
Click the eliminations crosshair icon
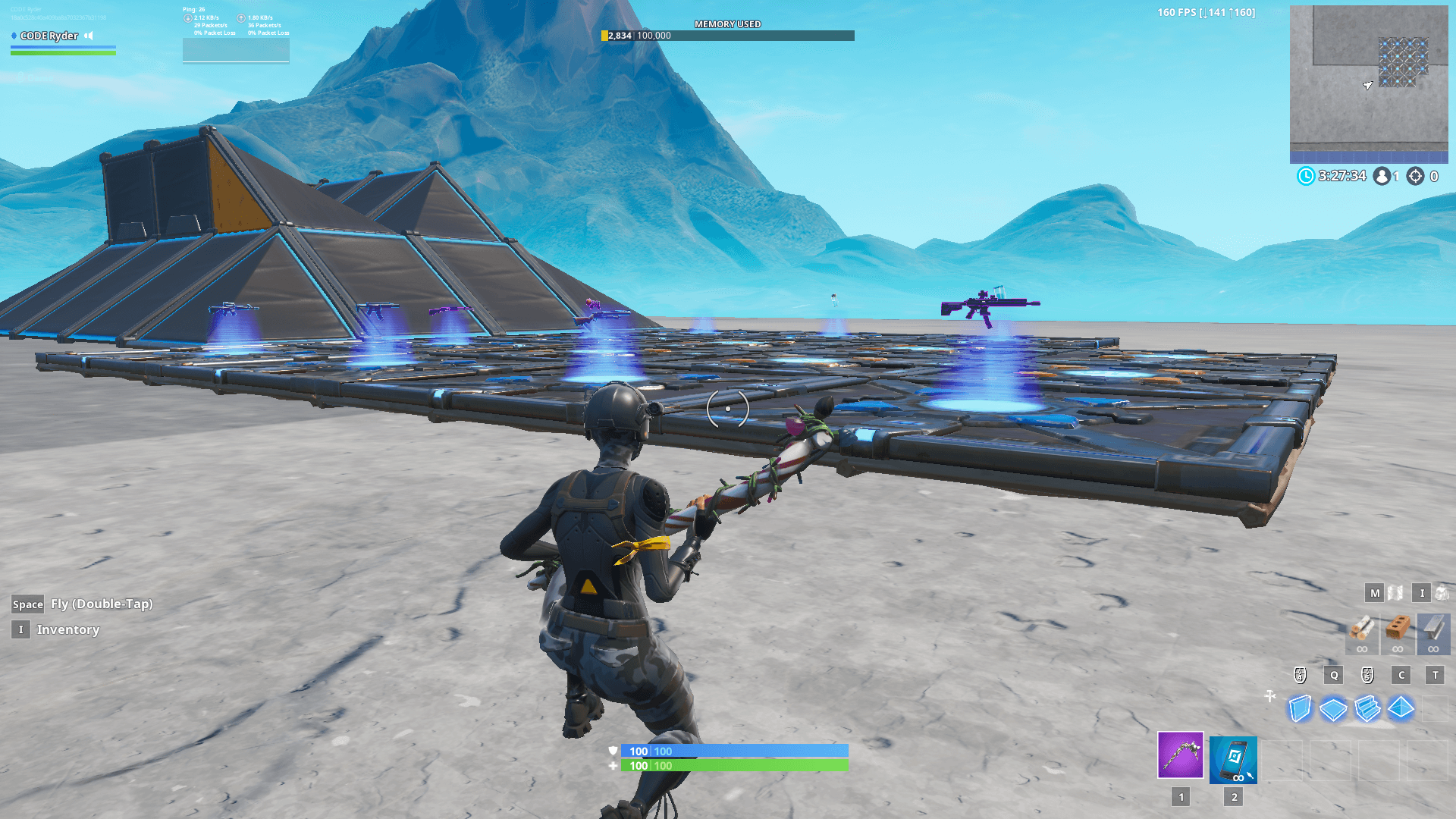pos(1414,176)
